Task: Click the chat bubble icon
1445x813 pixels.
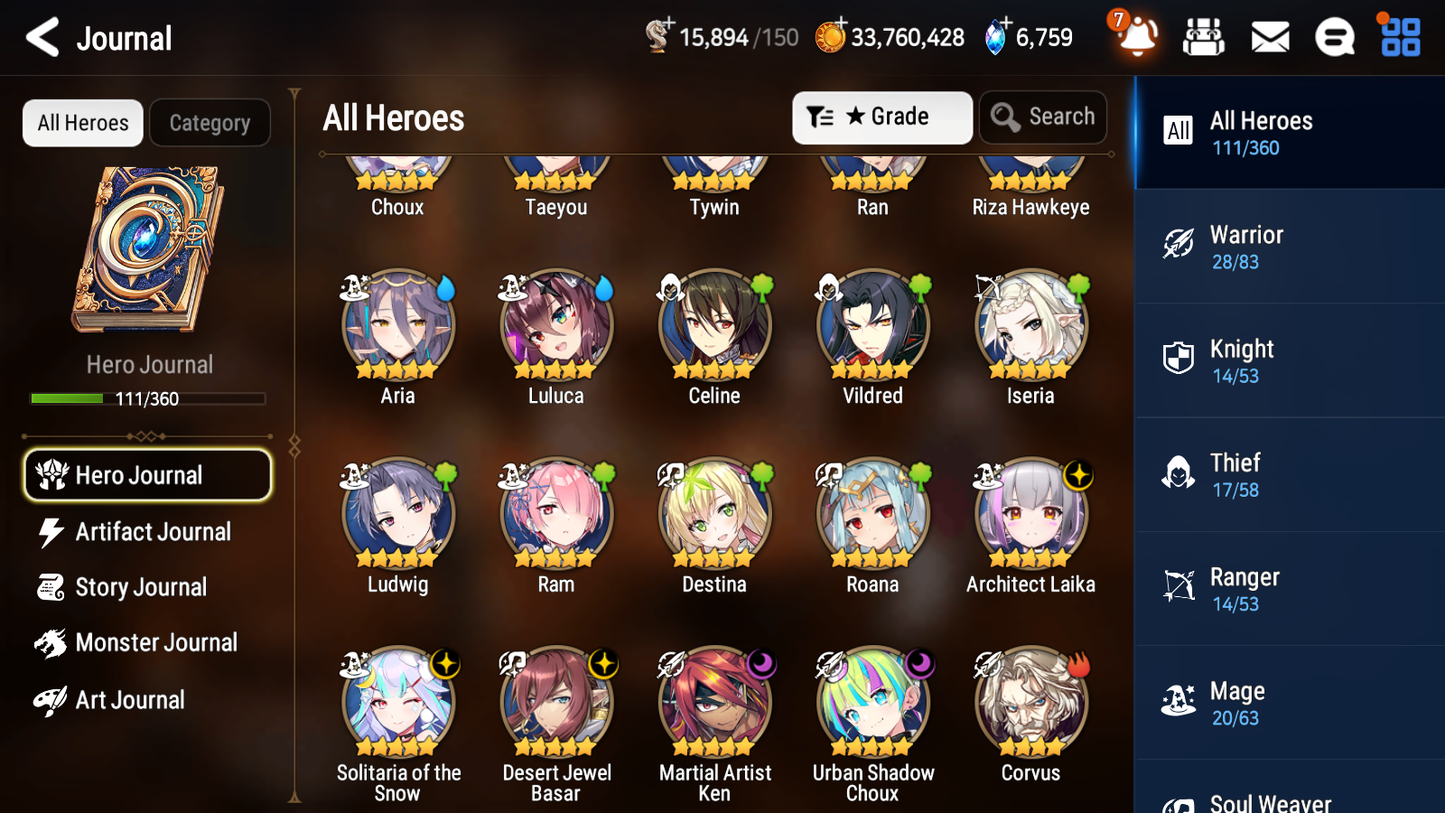Action: [x=1334, y=35]
